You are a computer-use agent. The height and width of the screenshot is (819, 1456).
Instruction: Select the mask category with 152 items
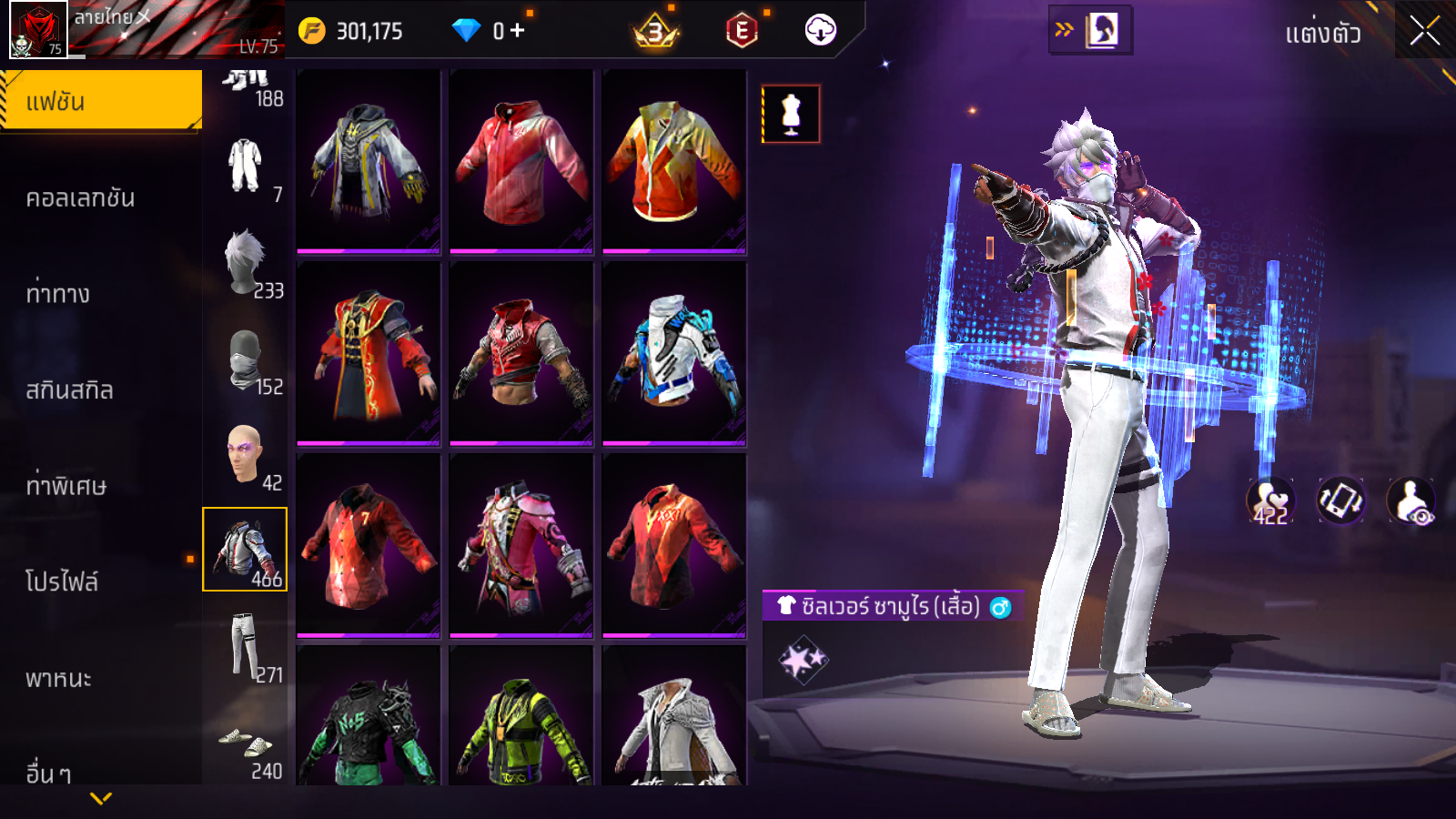click(x=246, y=361)
